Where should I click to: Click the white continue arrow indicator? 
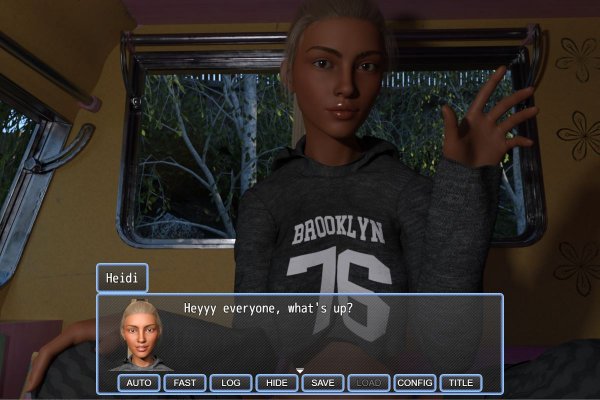click(299, 370)
